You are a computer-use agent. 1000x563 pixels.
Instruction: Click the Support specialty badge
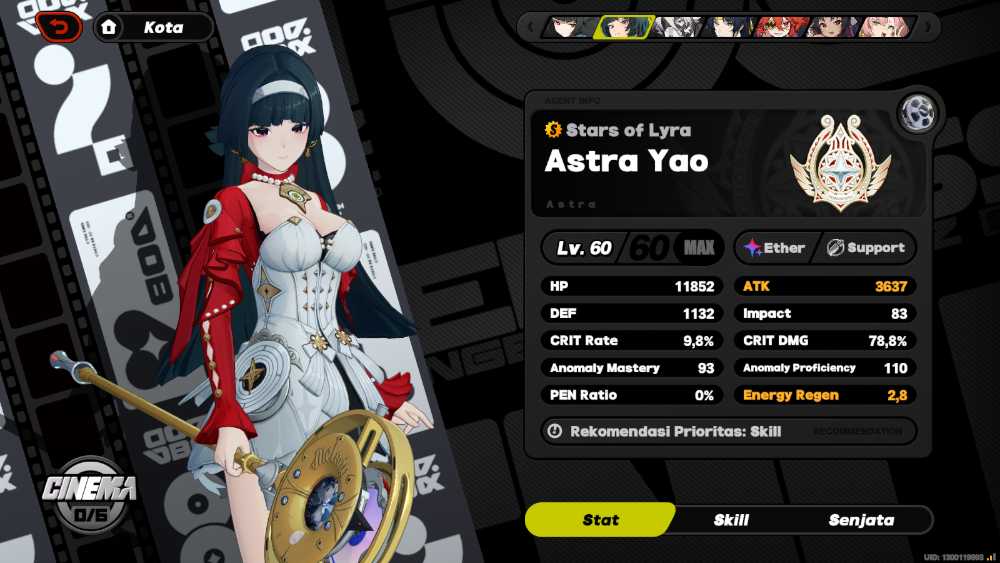(866, 248)
